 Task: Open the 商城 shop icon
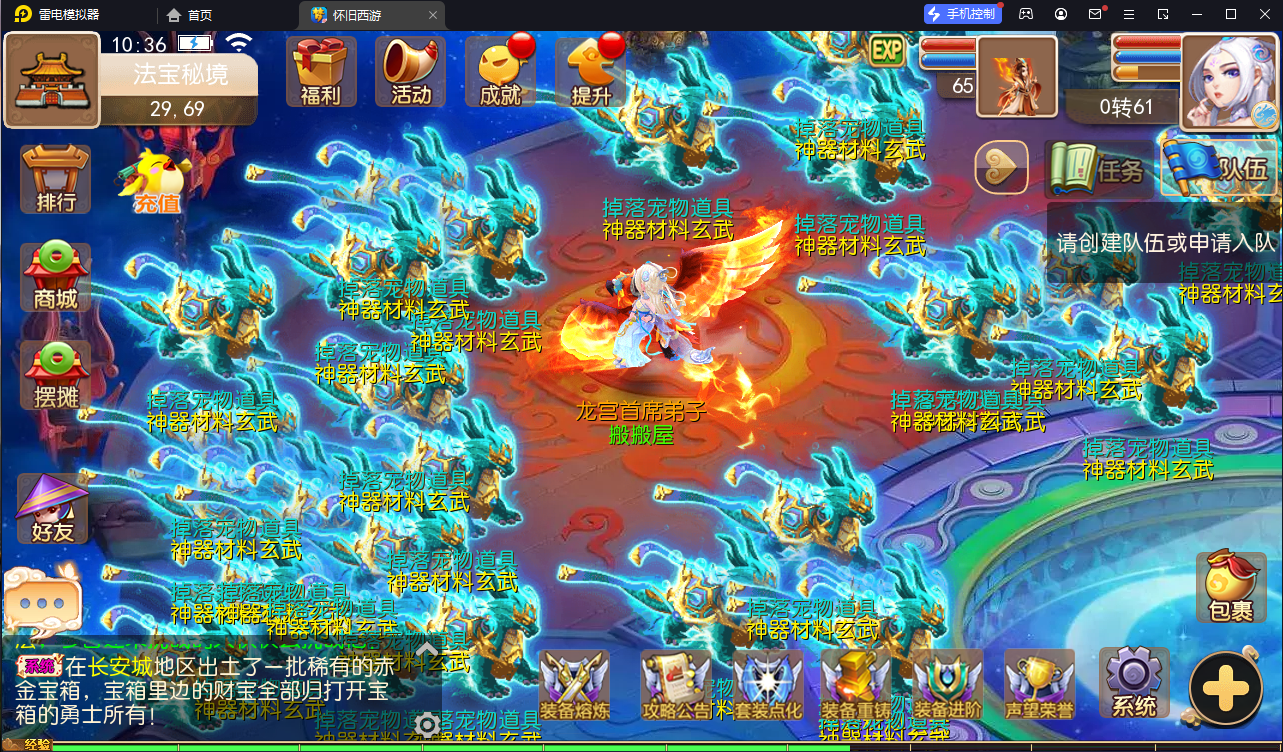53,277
